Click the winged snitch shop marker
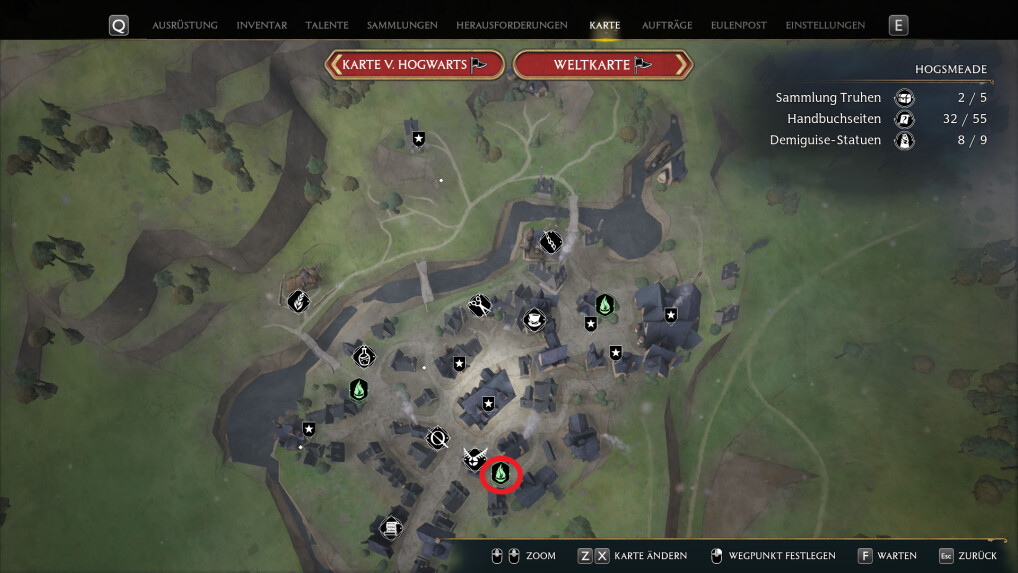This screenshot has height=573, width=1018. [x=473, y=459]
